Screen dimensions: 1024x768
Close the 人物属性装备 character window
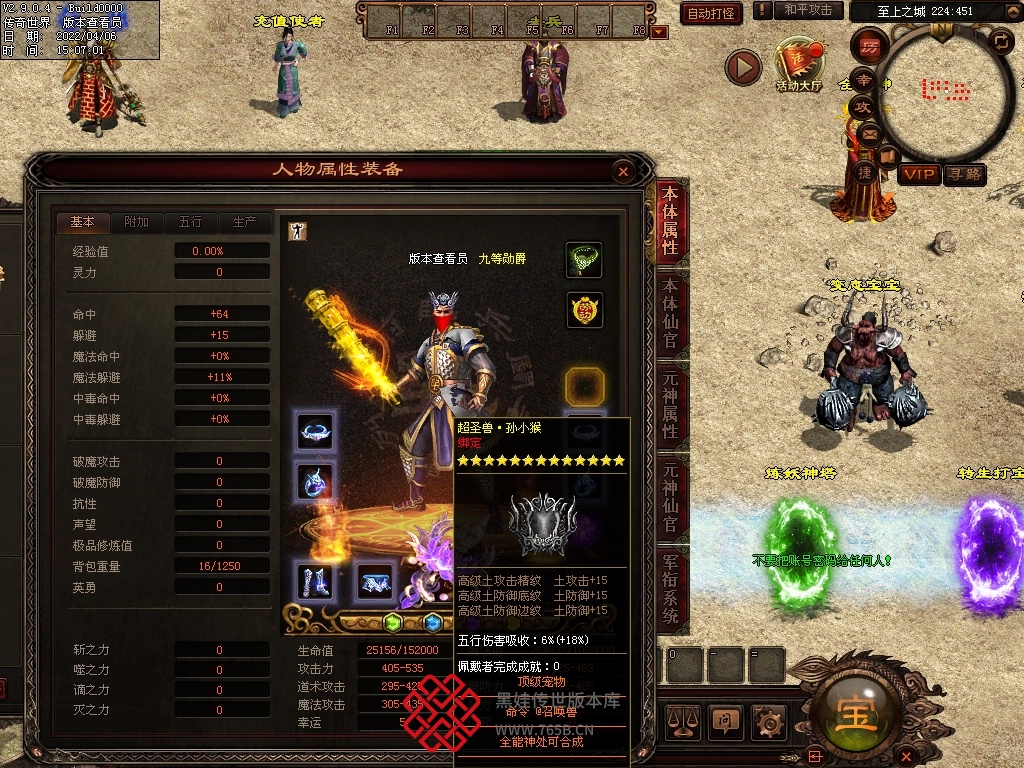[x=623, y=172]
